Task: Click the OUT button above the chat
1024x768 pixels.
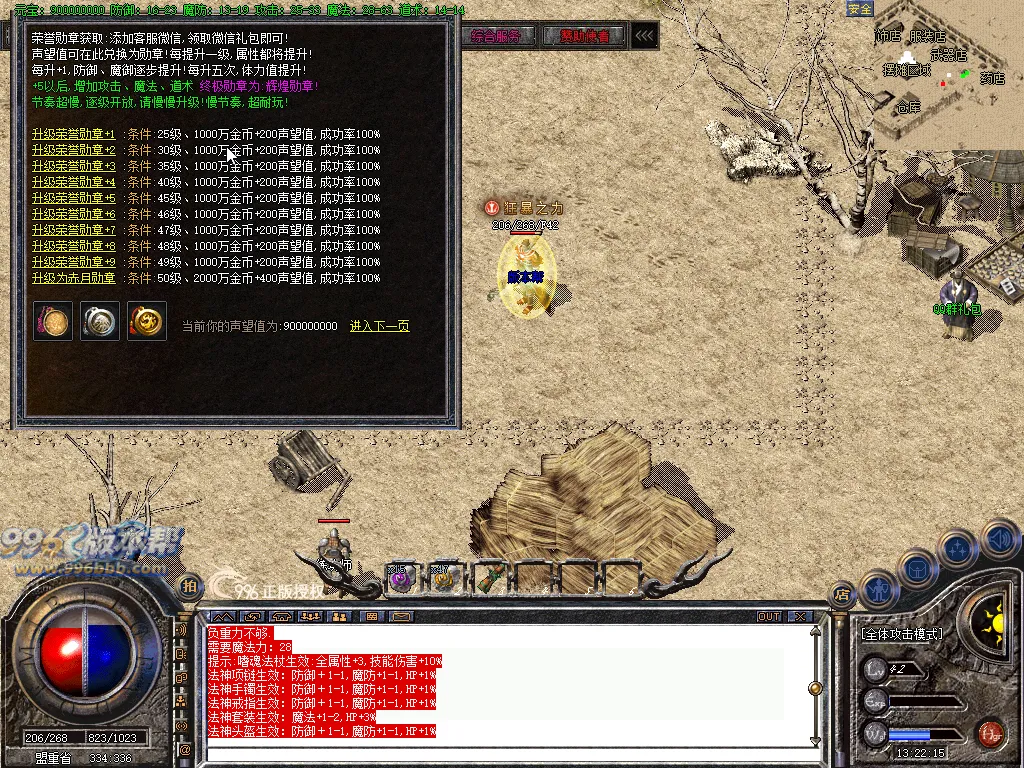Action: coord(769,616)
